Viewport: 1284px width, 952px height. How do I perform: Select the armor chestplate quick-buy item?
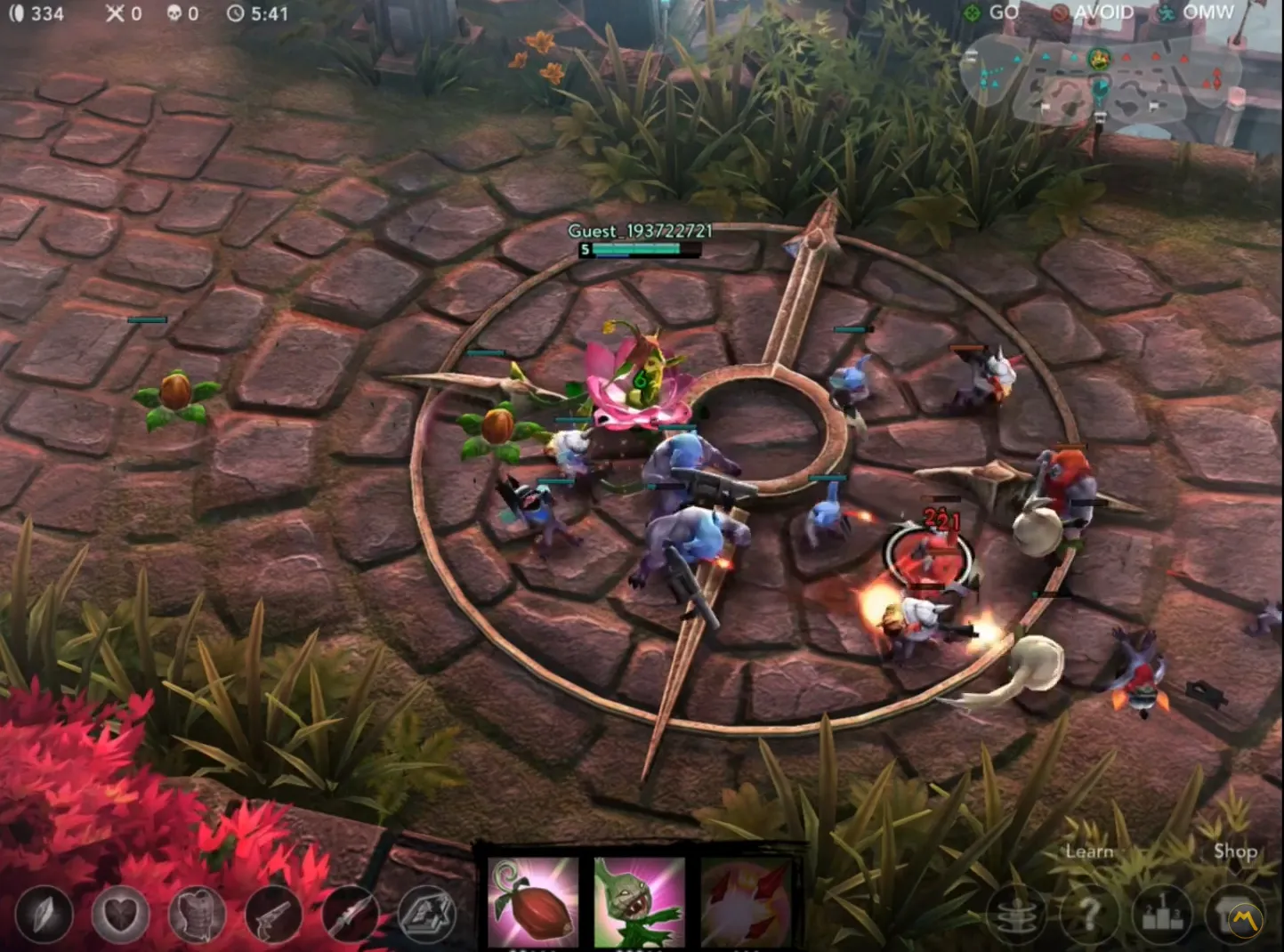[x=198, y=916]
